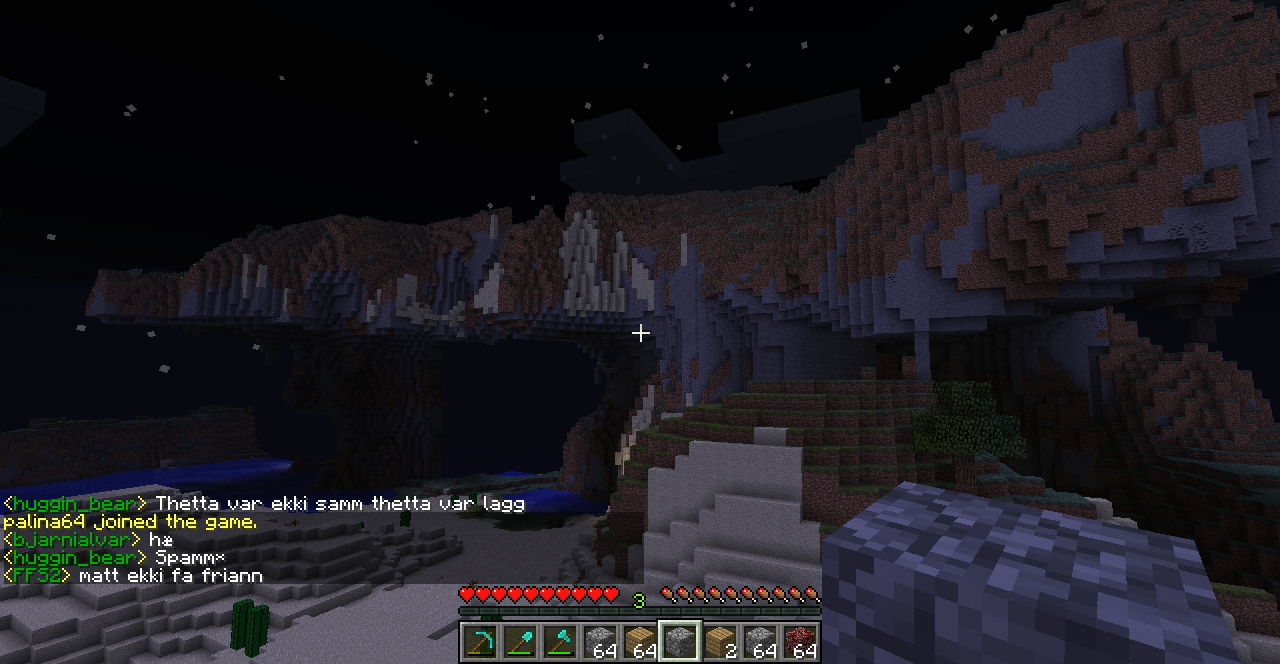Select the diamond shovel hotbar slot

tap(520, 641)
